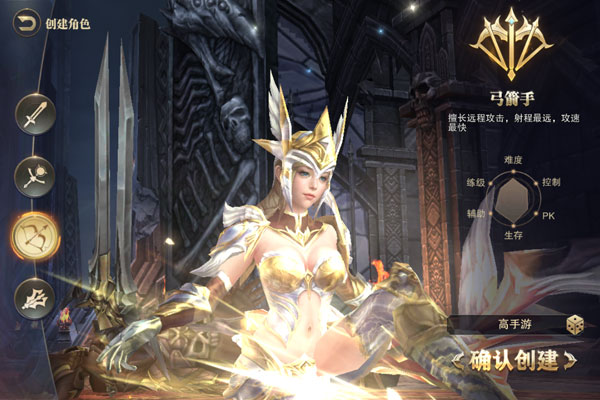Confirm creation with 确认创建
Image resolution: width=600 pixels, height=400 pixels.
pos(513,359)
